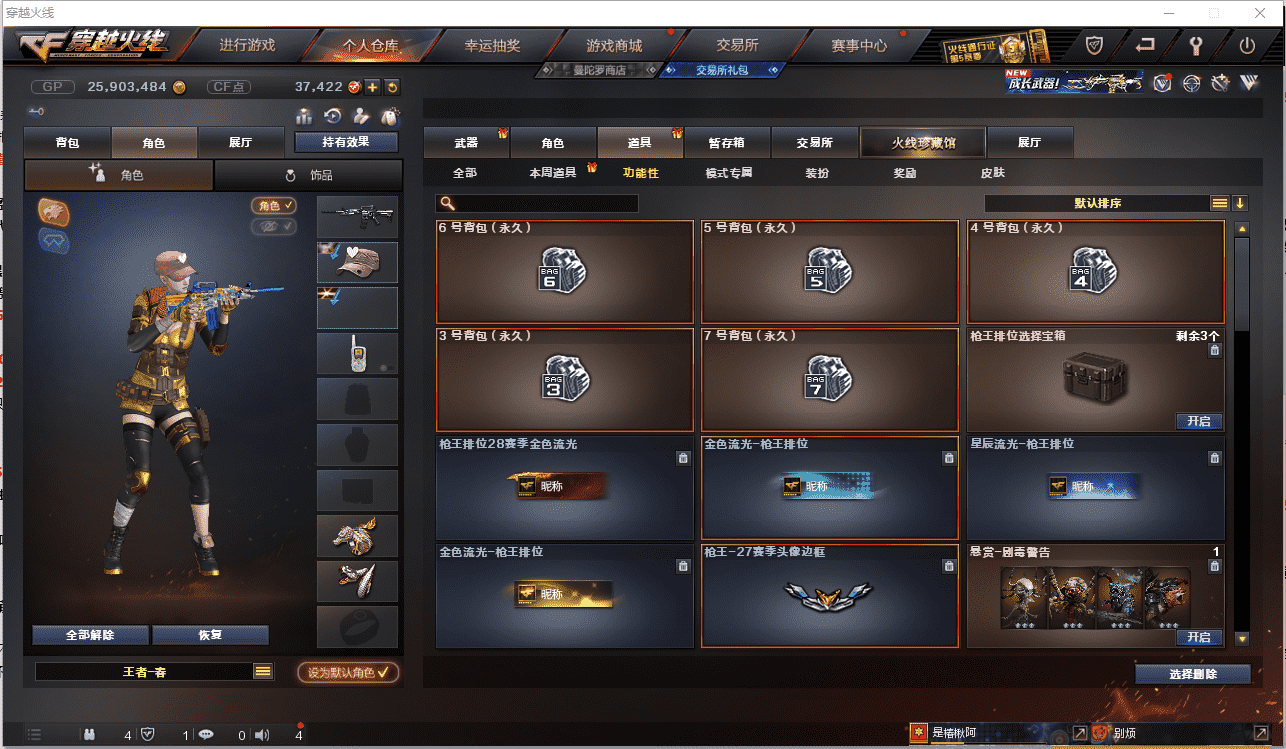Screen dimensions: 1286x749
Task: Open the 游戏商城 game shop
Action: [614, 45]
